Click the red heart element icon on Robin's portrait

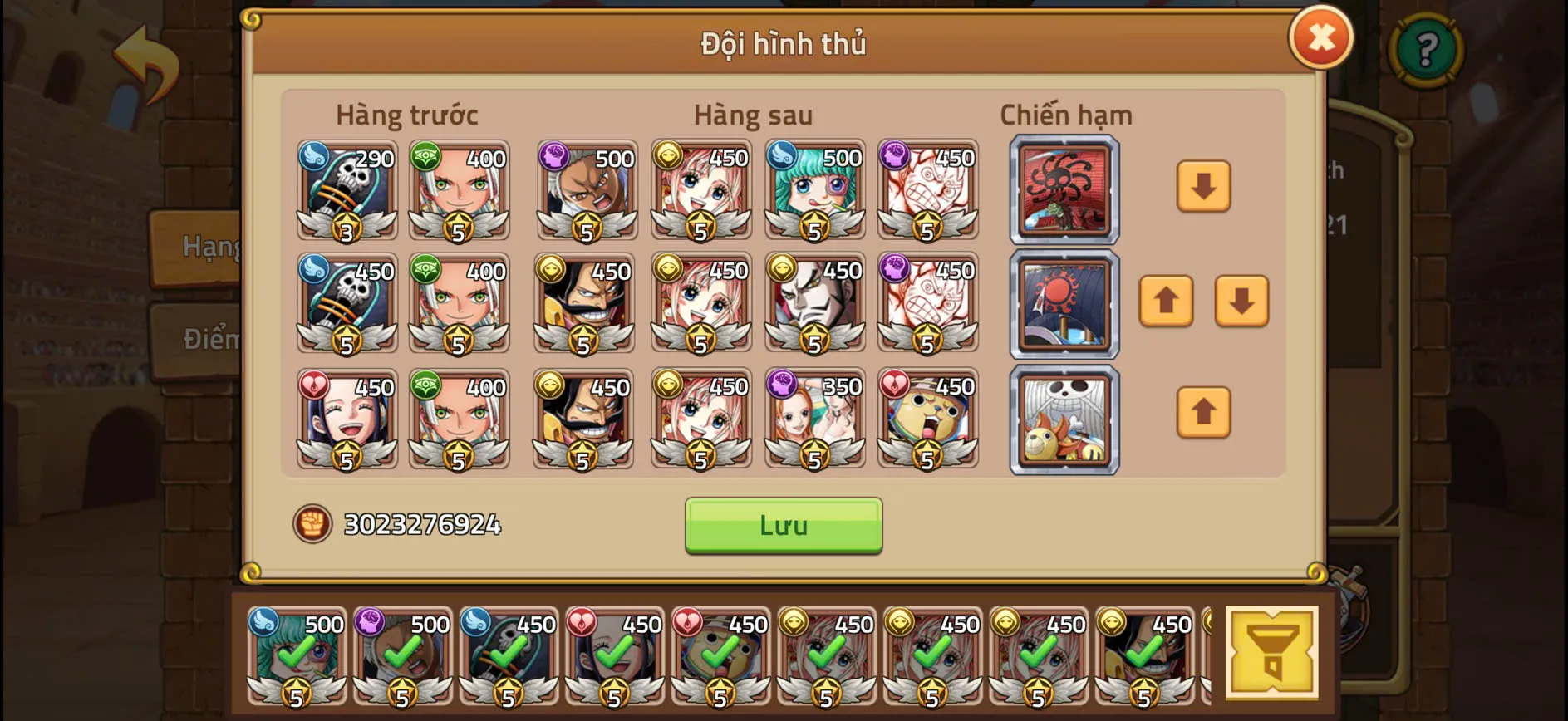coord(314,386)
